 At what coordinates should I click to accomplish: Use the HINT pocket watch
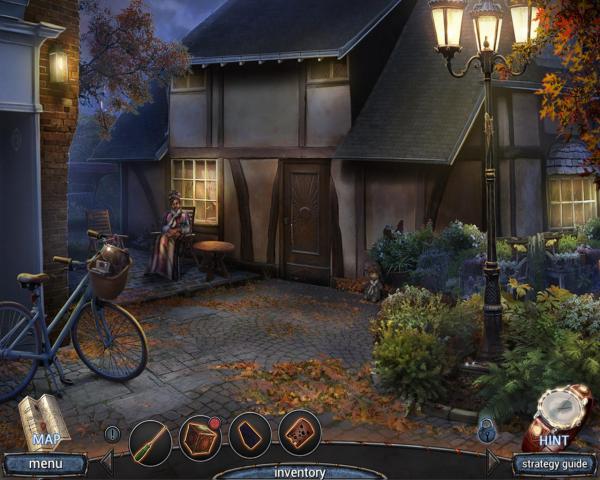[x=556, y=415]
